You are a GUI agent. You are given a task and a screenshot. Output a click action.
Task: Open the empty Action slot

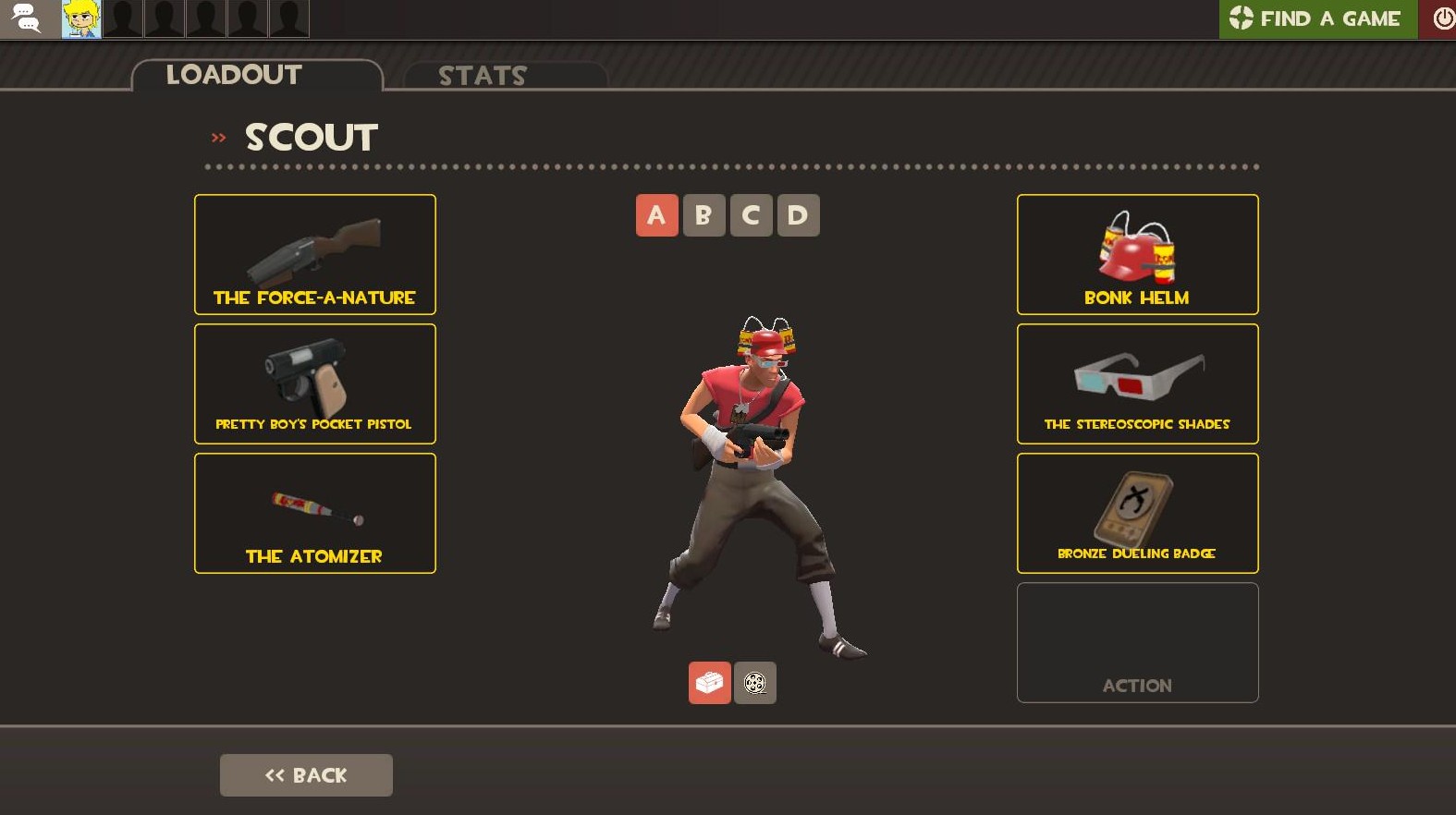coord(1136,641)
